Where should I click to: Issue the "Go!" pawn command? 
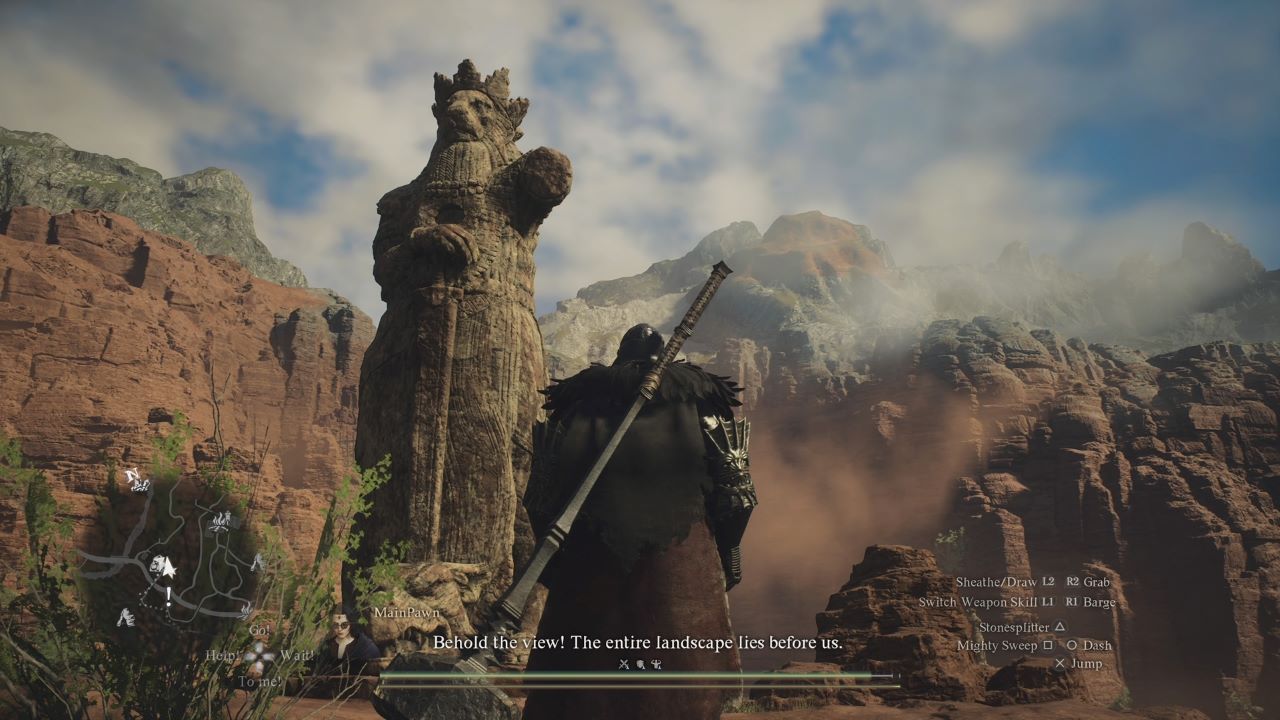point(259,630)
